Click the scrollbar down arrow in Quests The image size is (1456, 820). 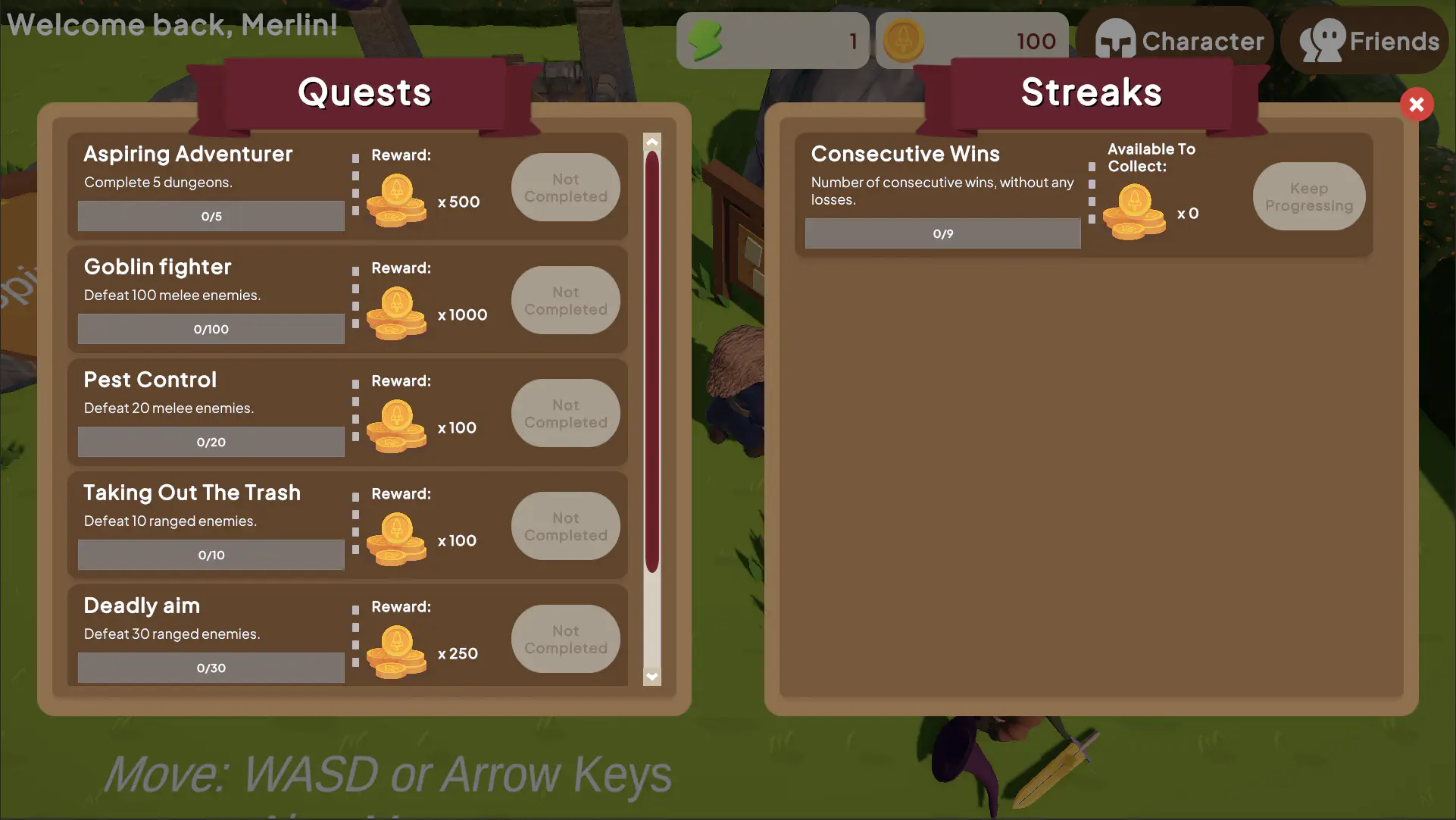click(651, 676)
